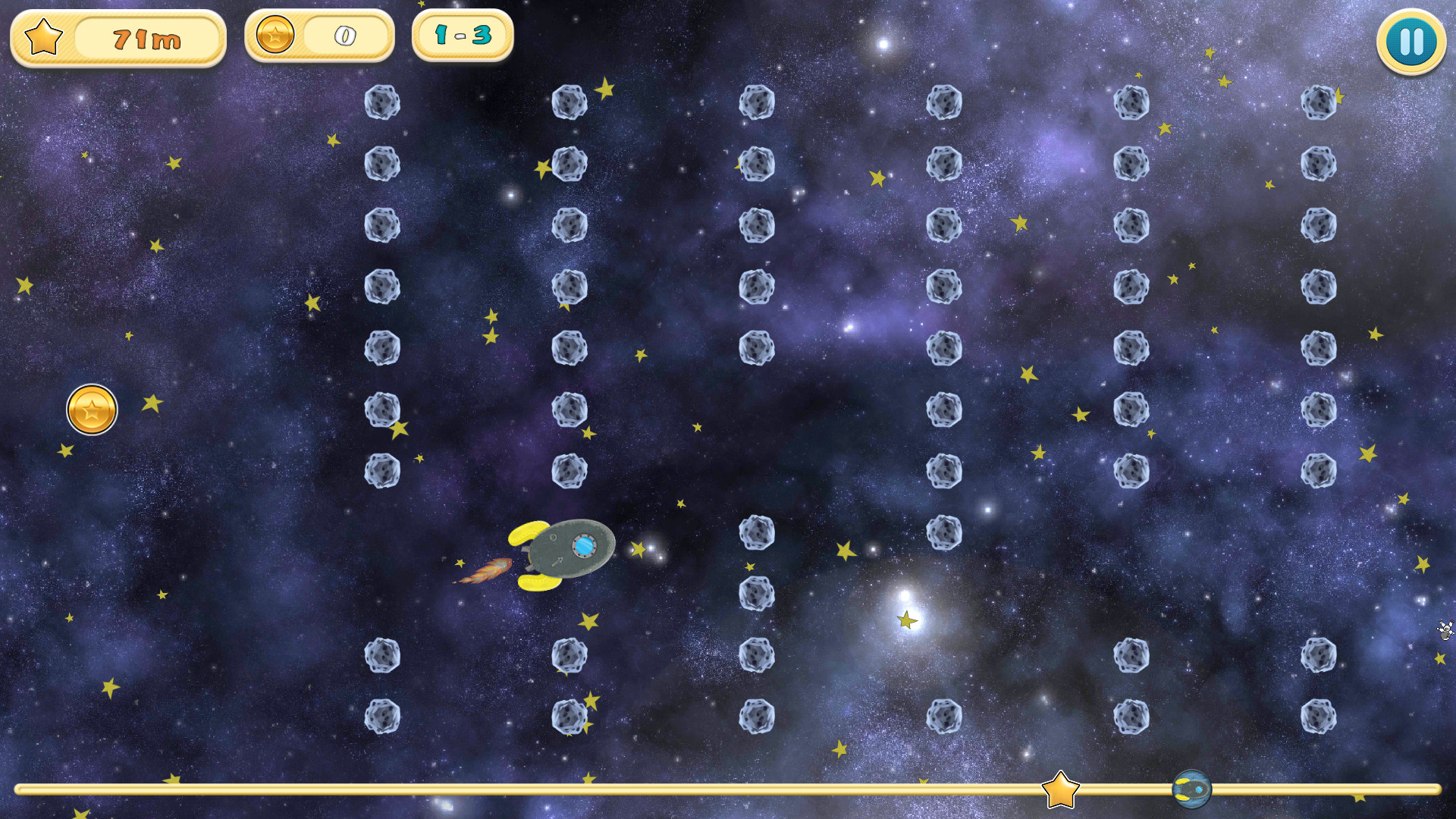Image resolution: width=1456 pixels, height=819 pixels.
Task: Click the star icon on the distance badge
Action: tap(43, 36)
